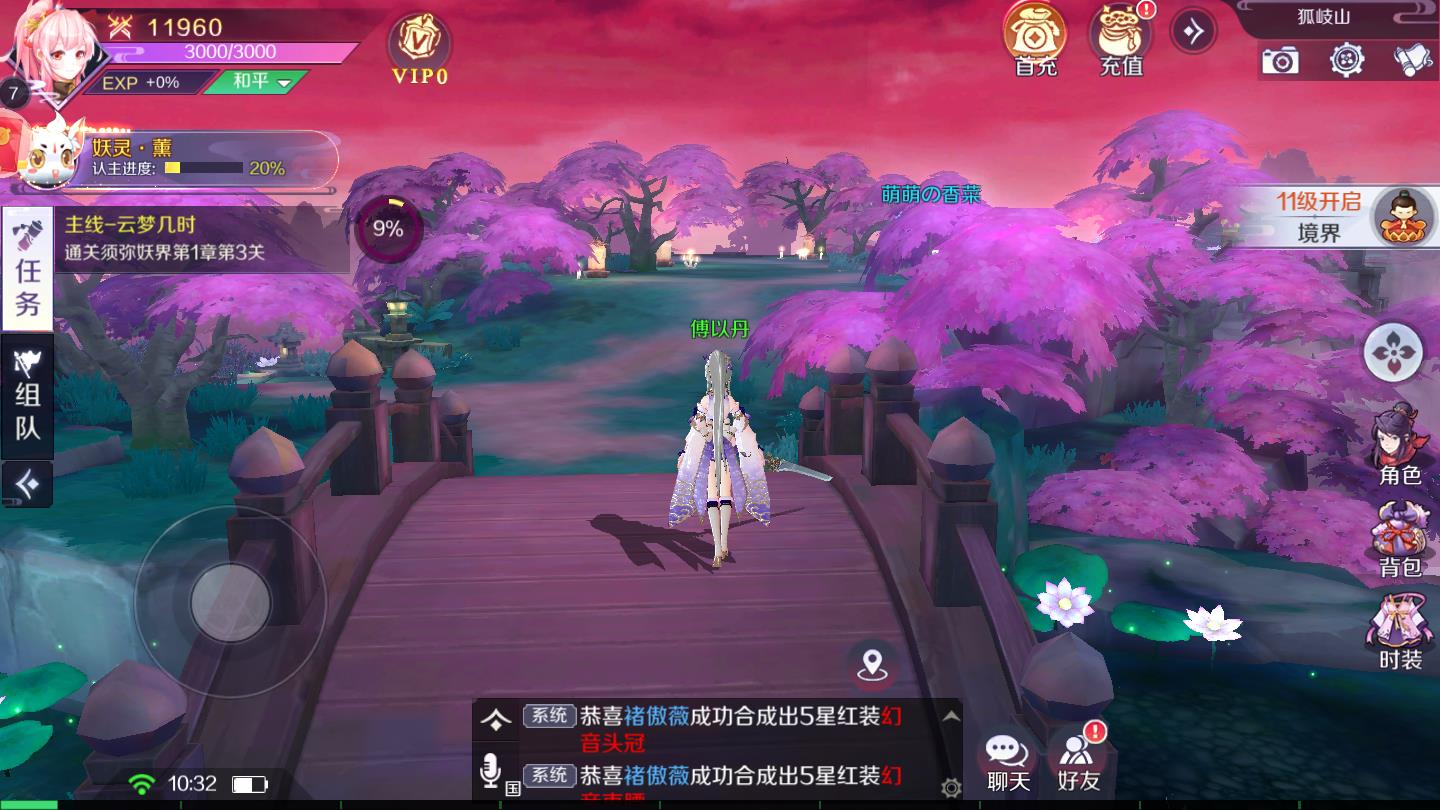This screenshot has height=810, width=1440.
Task: Take a screenshot with the camera icon
Action: pyautogui.click(x=1281, y=61)
